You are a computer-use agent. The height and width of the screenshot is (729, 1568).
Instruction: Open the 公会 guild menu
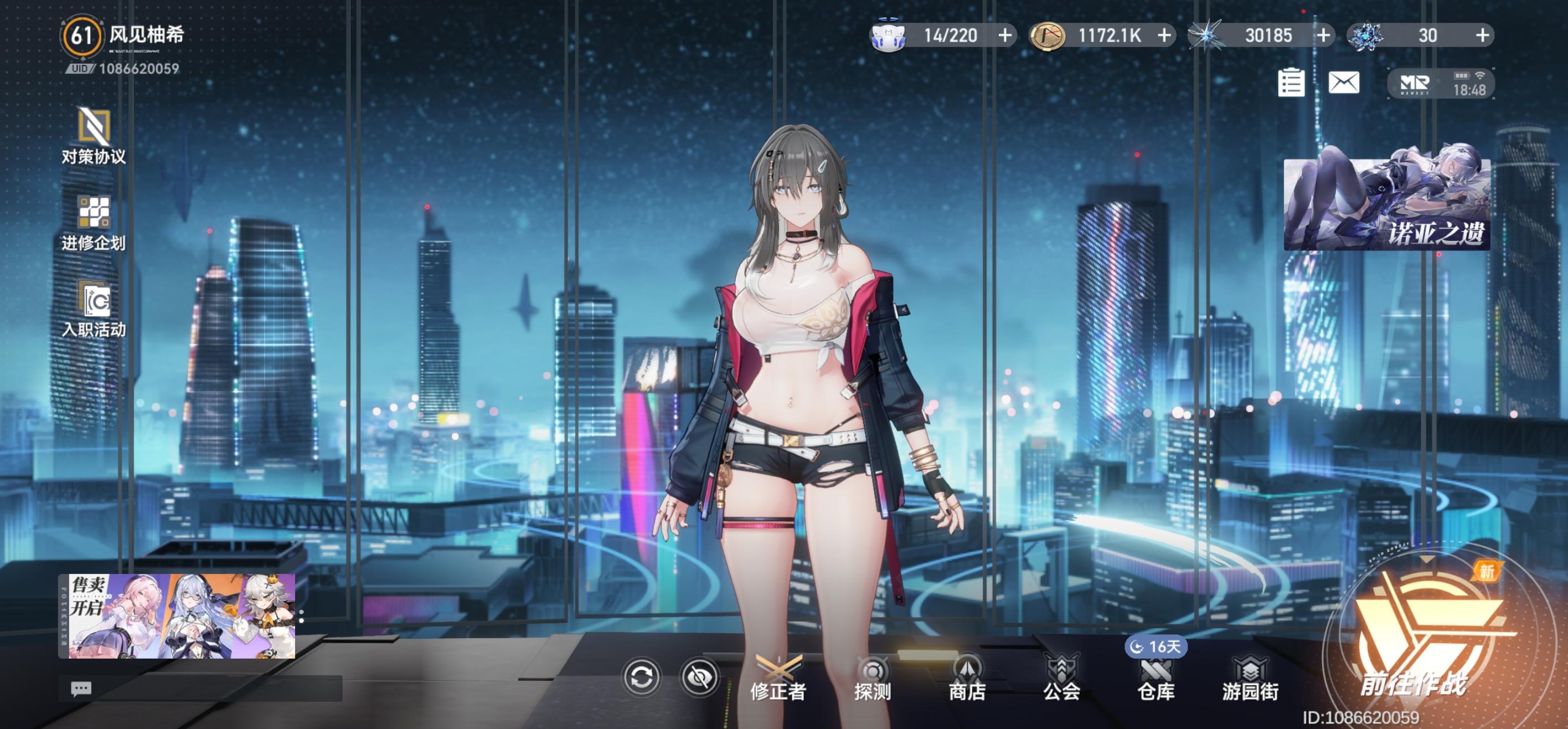(1061, 679)
